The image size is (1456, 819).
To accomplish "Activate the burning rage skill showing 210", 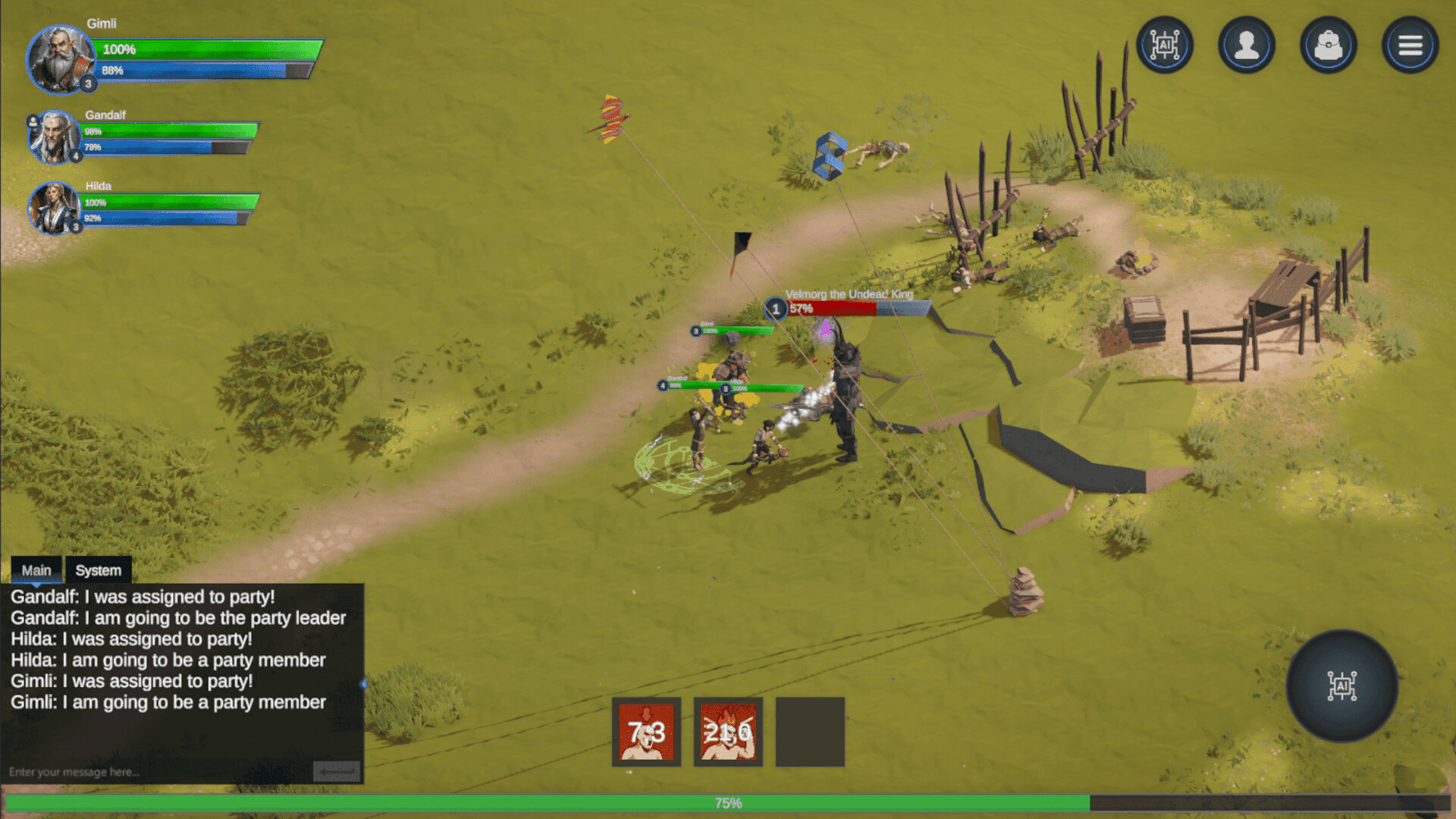I will 728,730.
